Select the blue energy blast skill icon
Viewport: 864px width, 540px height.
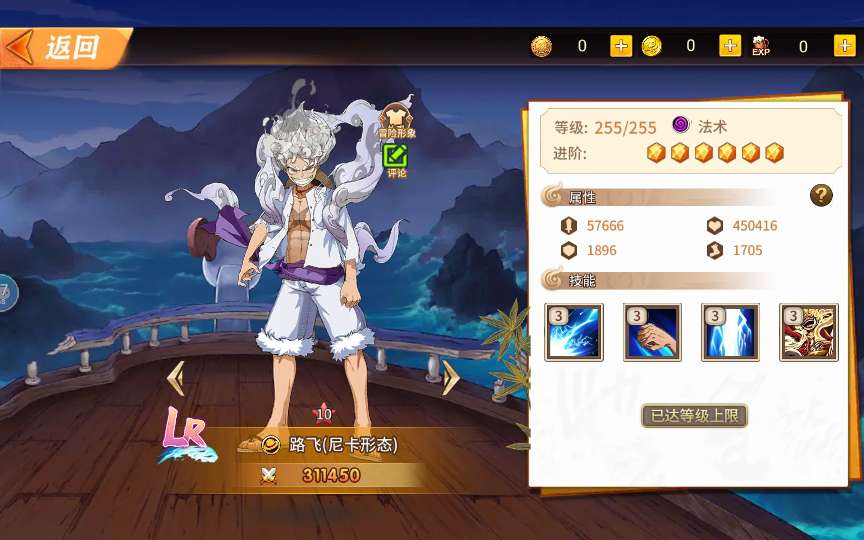pyautogui.click(x=574, y=332)
